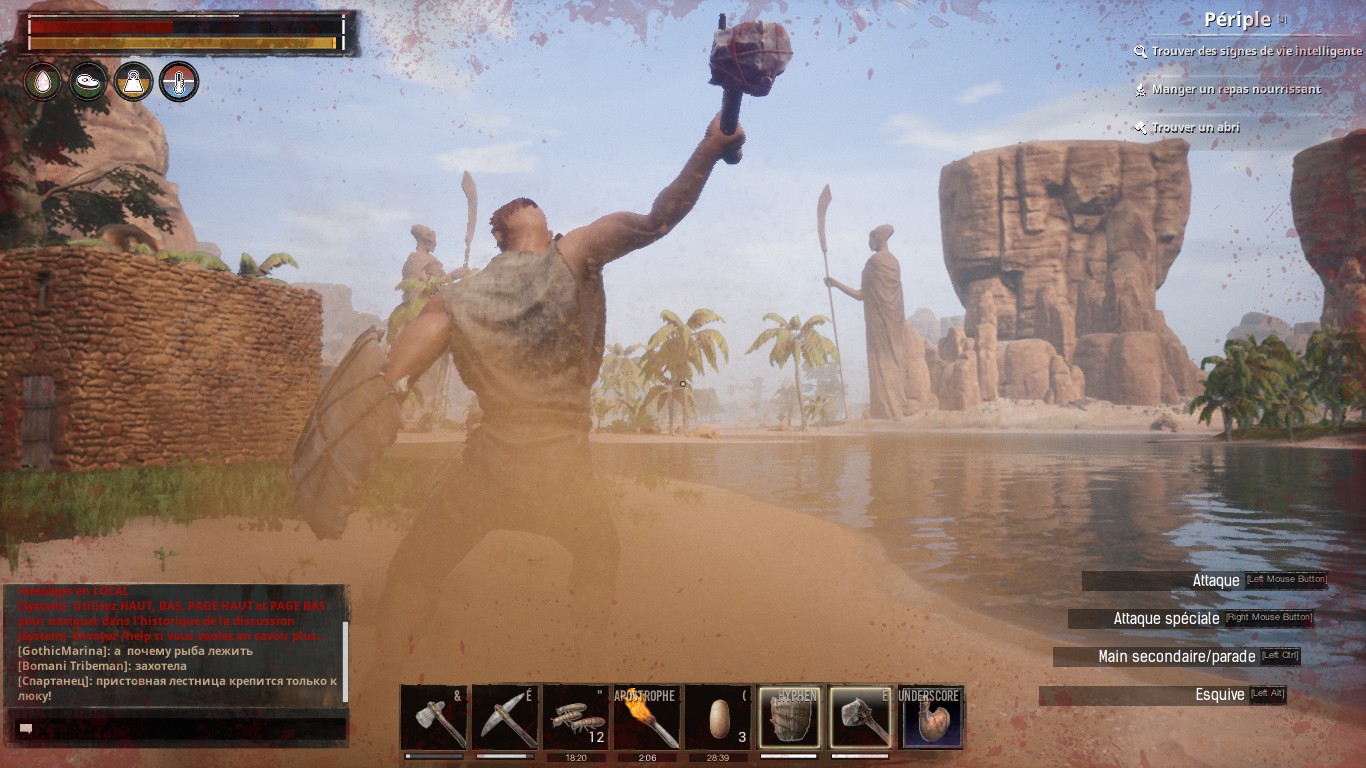The image size is (1366, 768).
Task: Select the 'Manger un repas nourrissant' objective
Action: (1235, 89)
